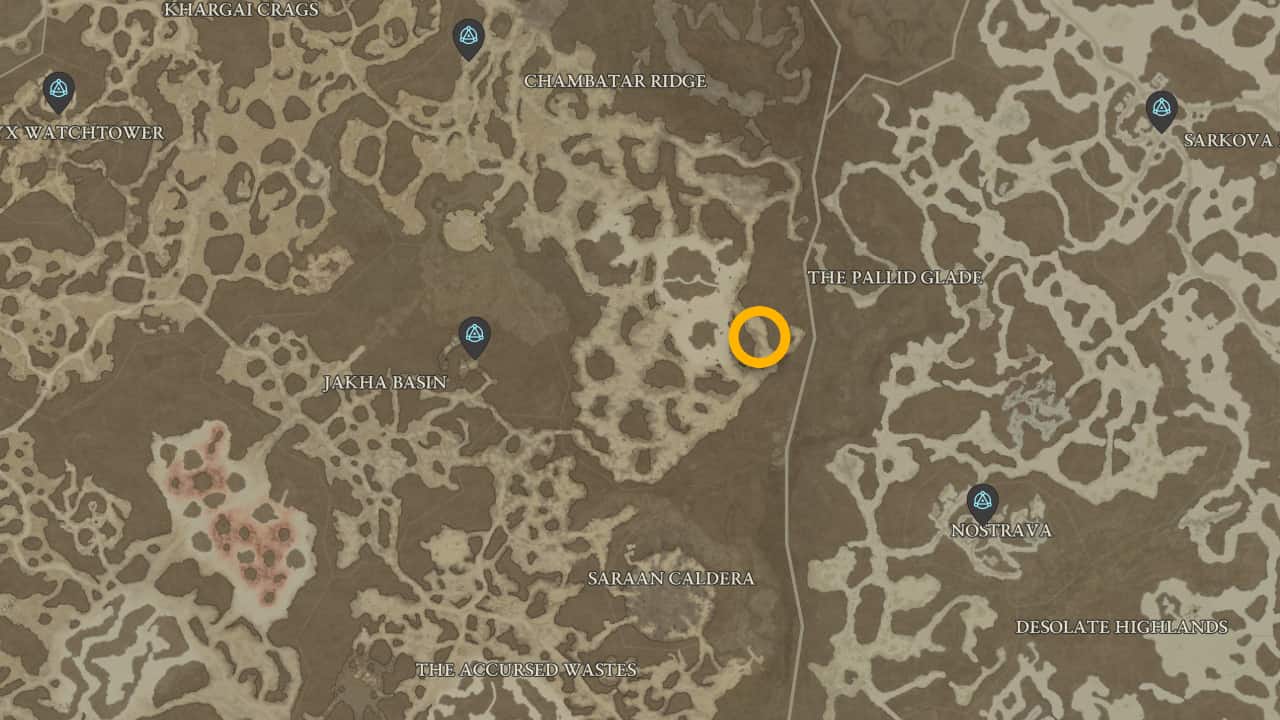Select THE PALLID GLADE region label
The width and height of the screenshot is (1280, 720).
tap(895, 277)
